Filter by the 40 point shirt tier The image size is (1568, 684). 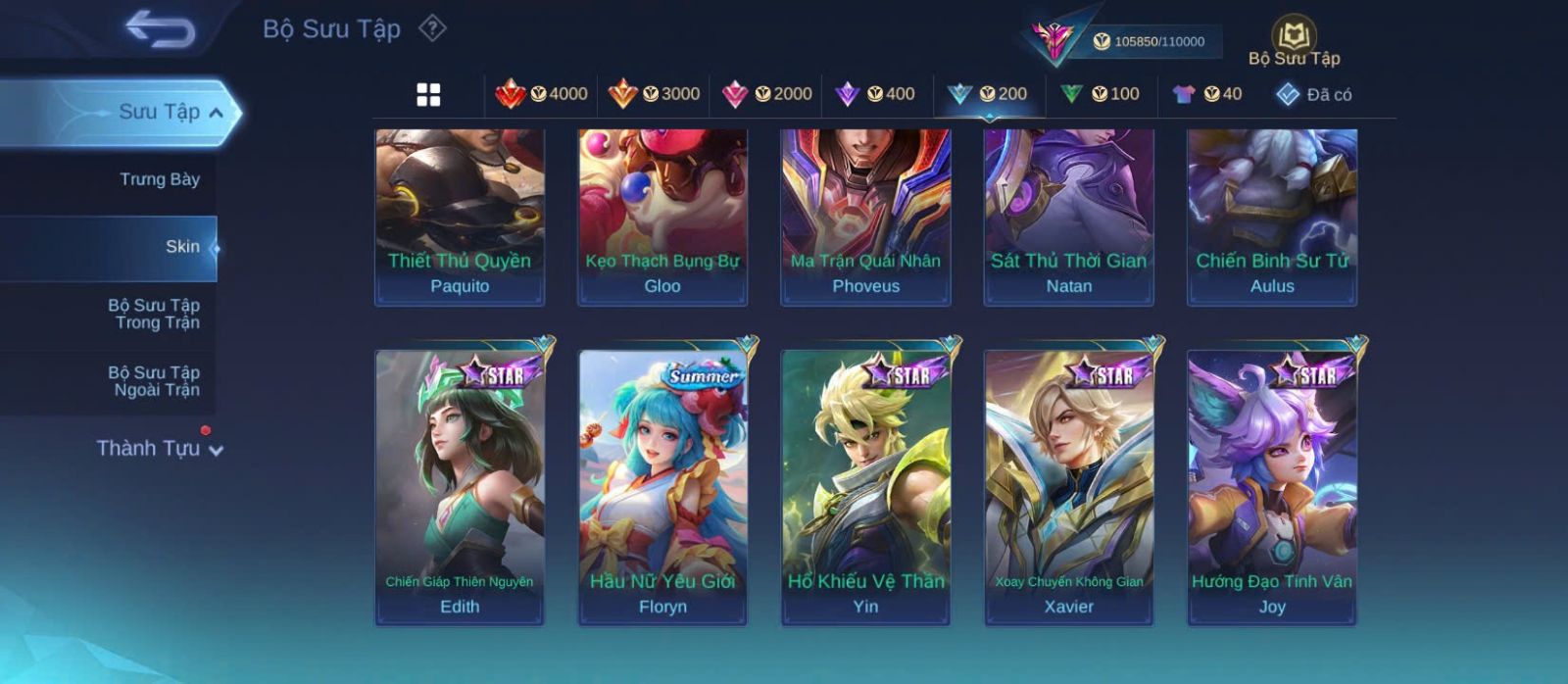[x=1206, y=94]
